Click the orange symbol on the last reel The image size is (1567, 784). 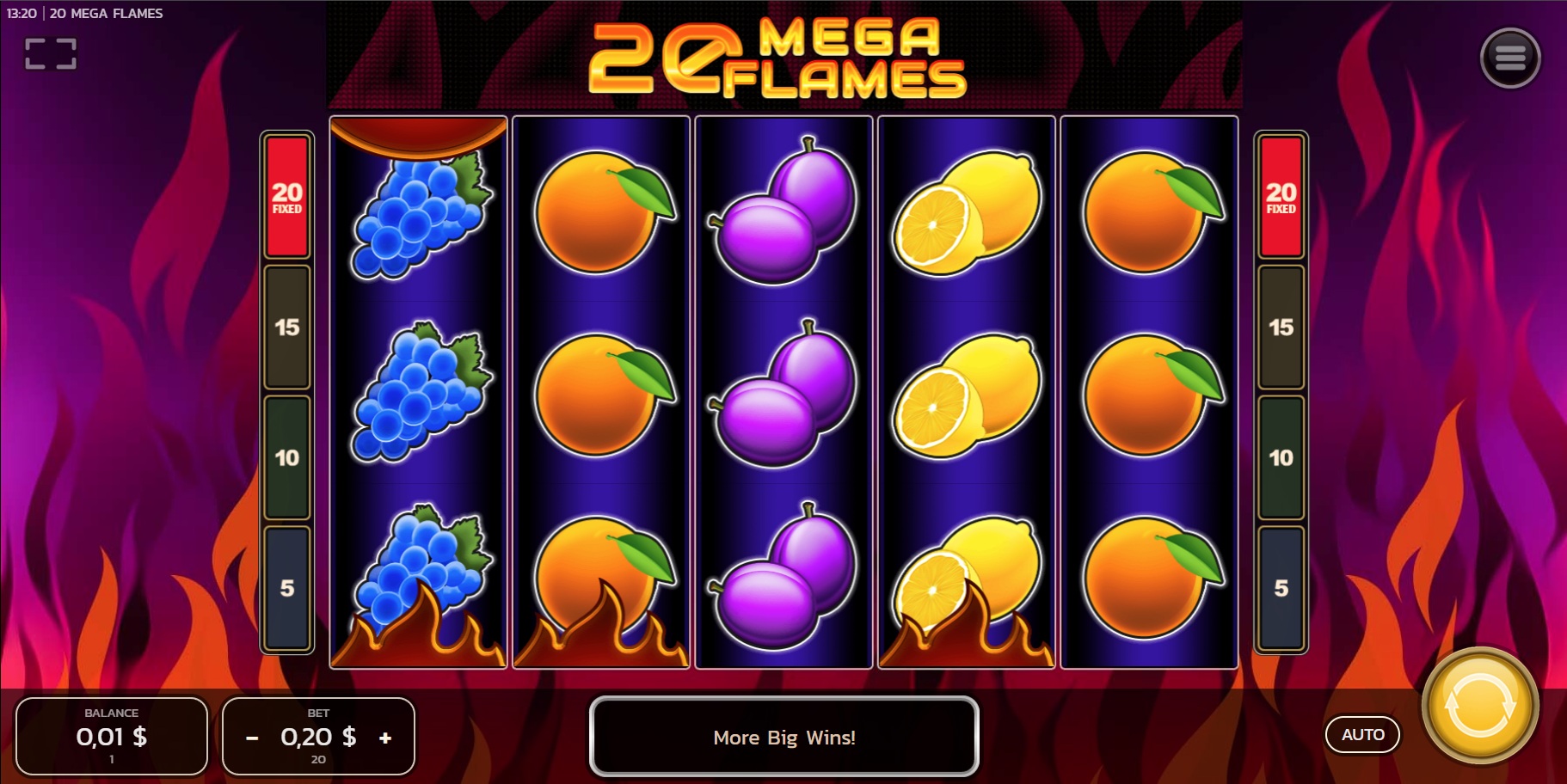click(1148, 395)
